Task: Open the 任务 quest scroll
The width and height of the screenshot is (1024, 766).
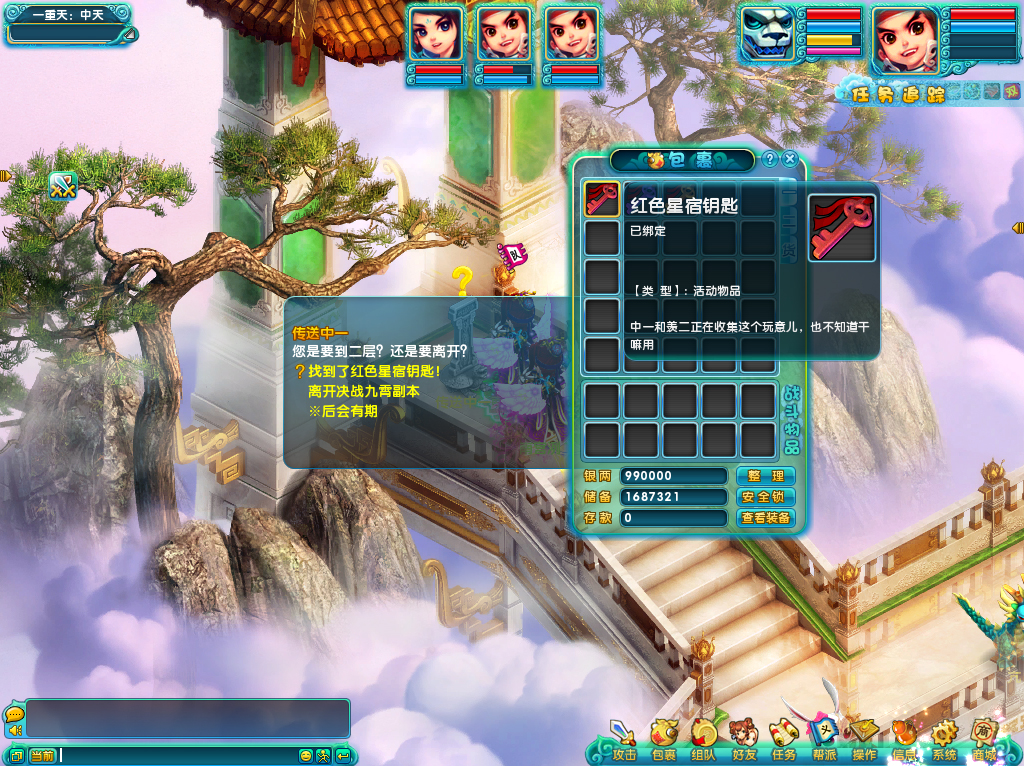Action: (x=784, y=739)
